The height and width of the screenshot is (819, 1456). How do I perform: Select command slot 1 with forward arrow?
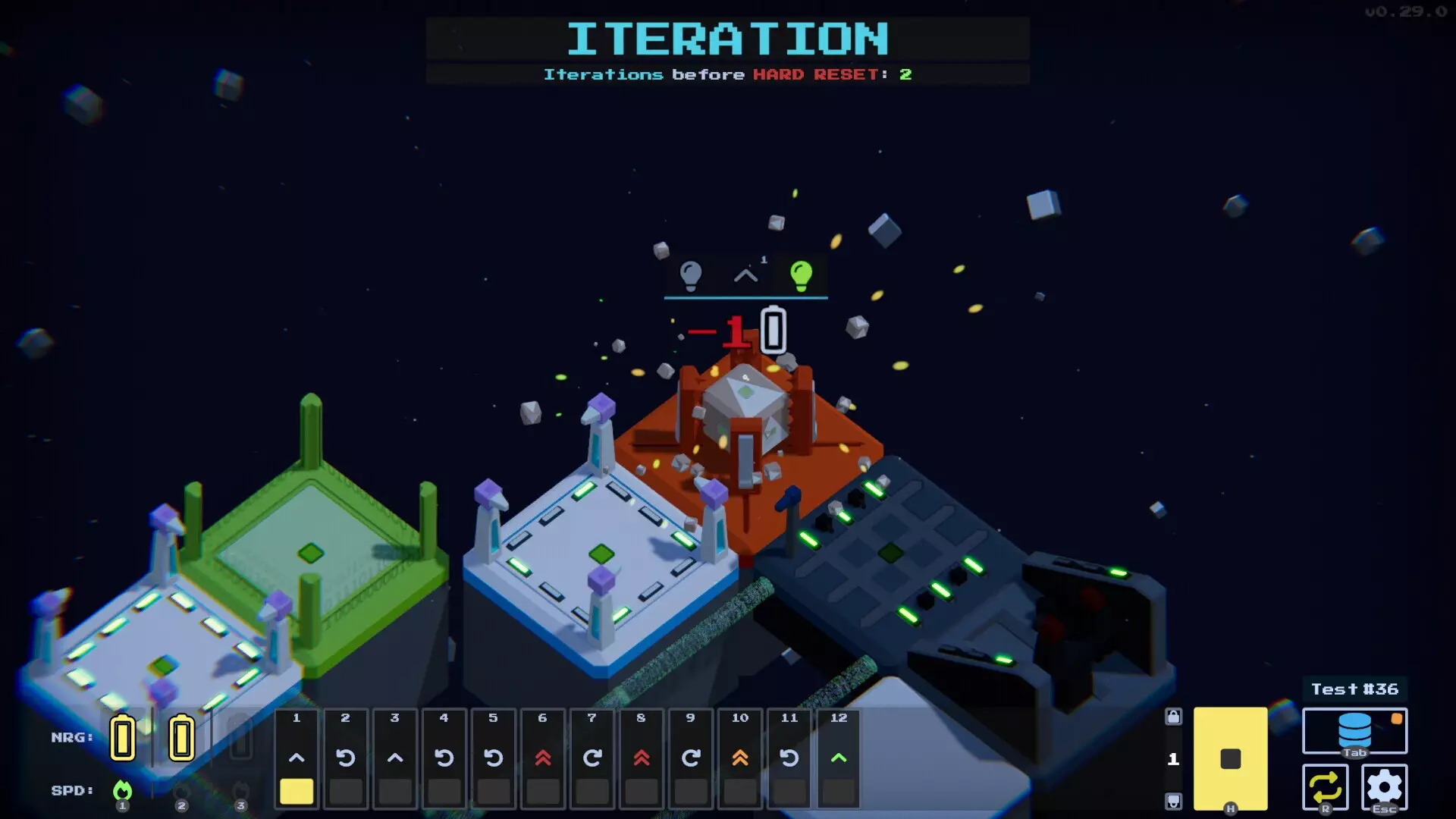click(x=297, y=758)
